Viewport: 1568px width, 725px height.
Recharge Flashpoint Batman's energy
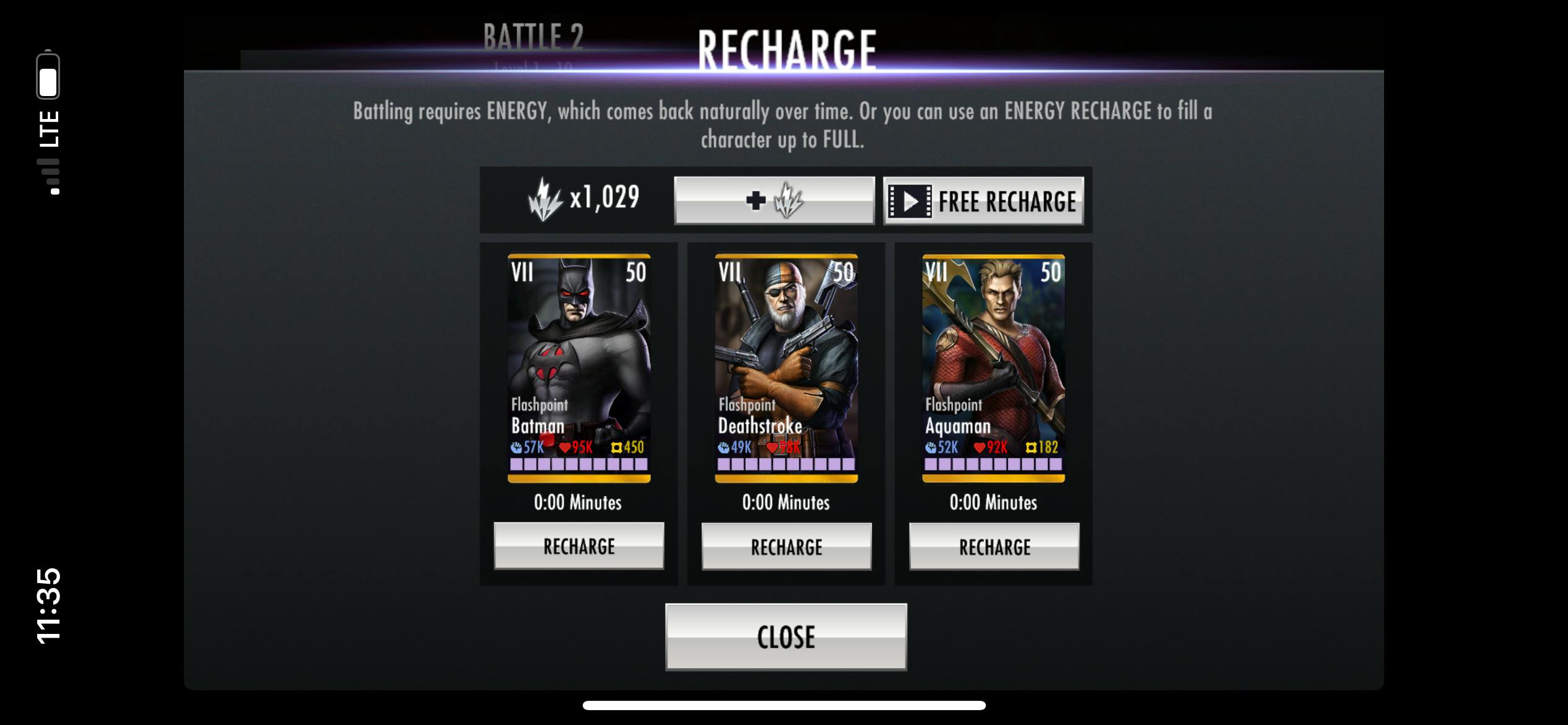pos(579,546)
